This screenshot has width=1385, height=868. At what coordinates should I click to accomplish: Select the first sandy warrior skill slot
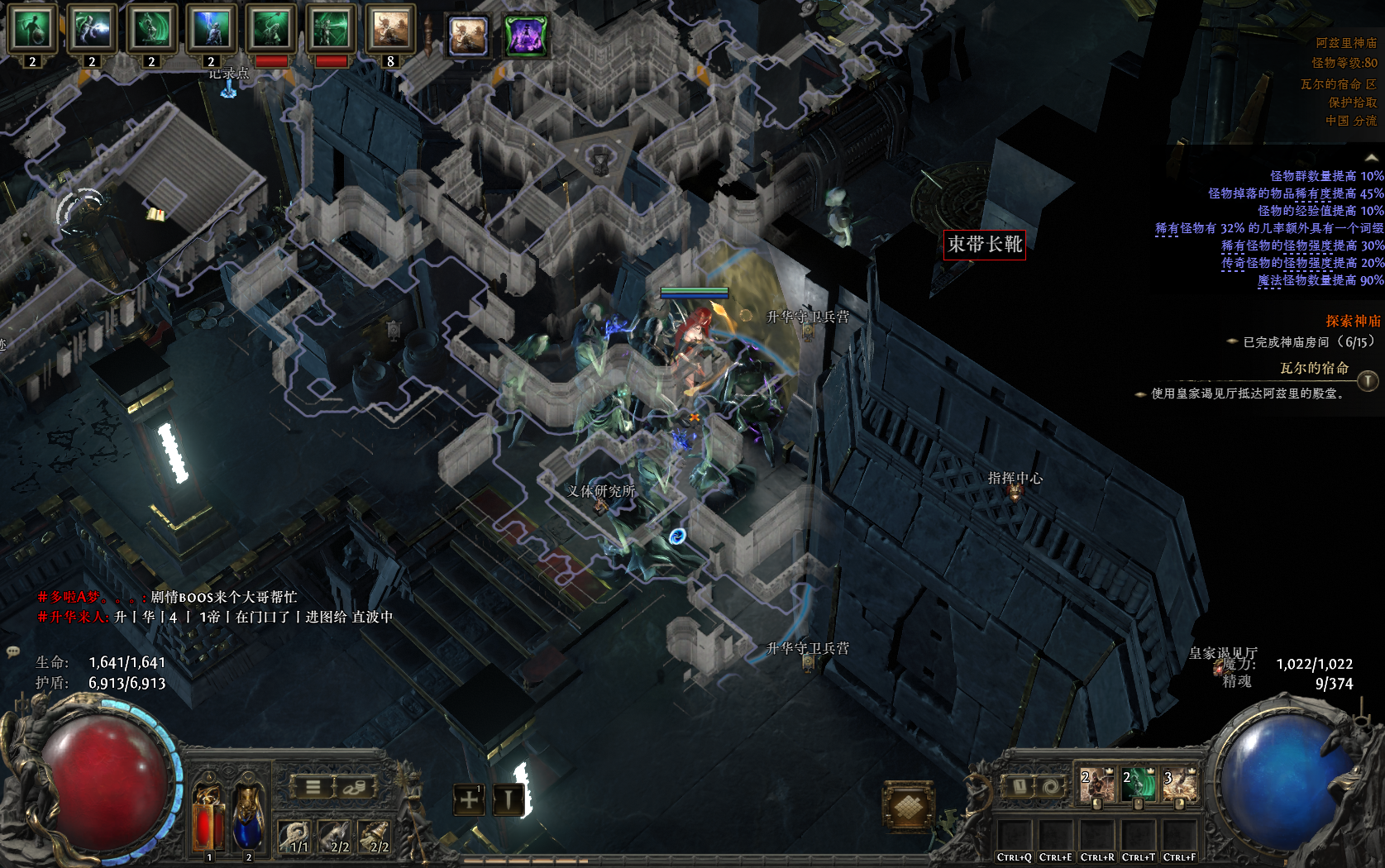[1096, 785]
